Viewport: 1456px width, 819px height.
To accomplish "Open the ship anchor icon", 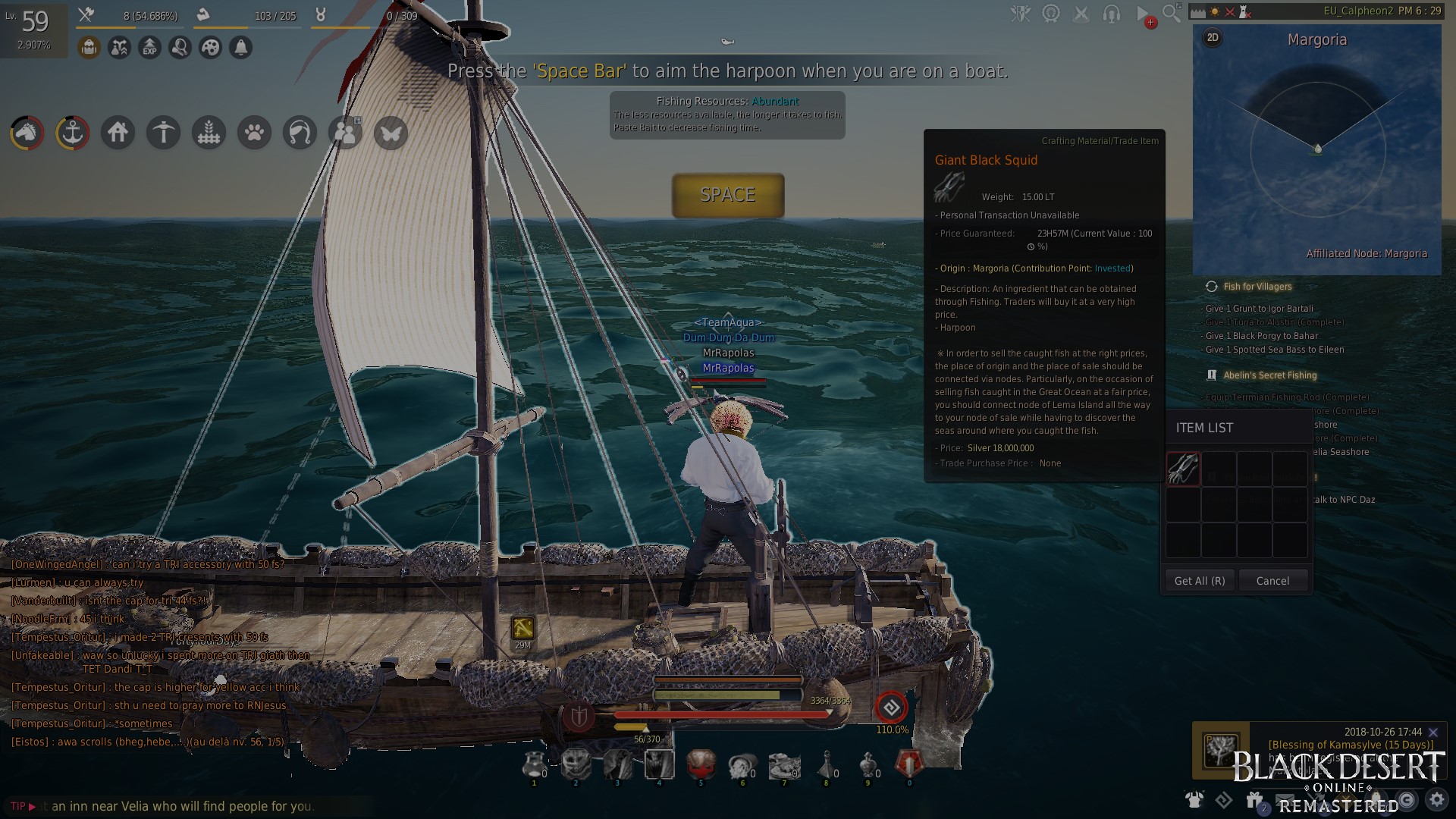I will [72, 133].
